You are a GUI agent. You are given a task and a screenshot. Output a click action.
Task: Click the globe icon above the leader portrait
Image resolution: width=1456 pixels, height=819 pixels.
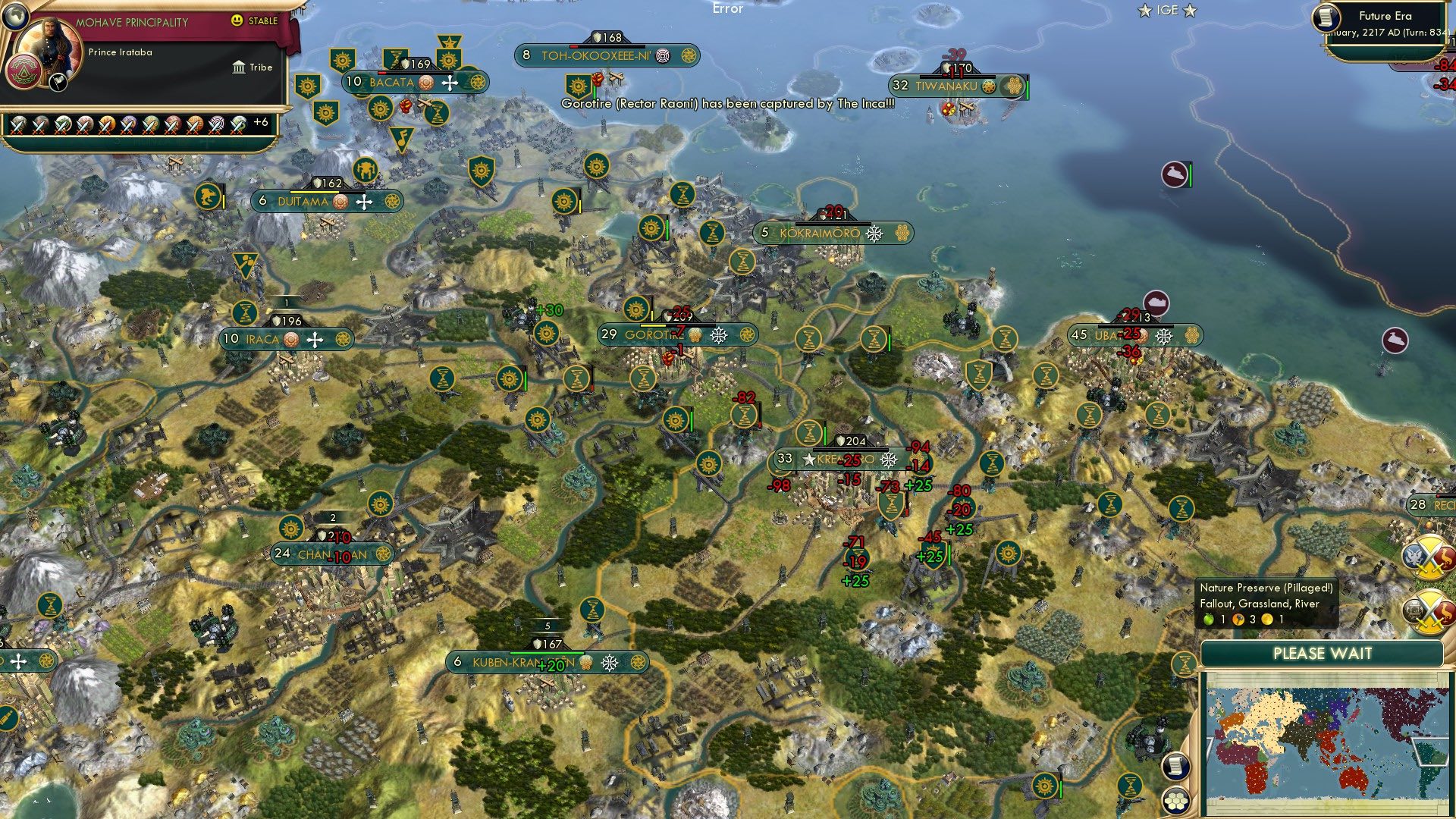pos(14,14)
